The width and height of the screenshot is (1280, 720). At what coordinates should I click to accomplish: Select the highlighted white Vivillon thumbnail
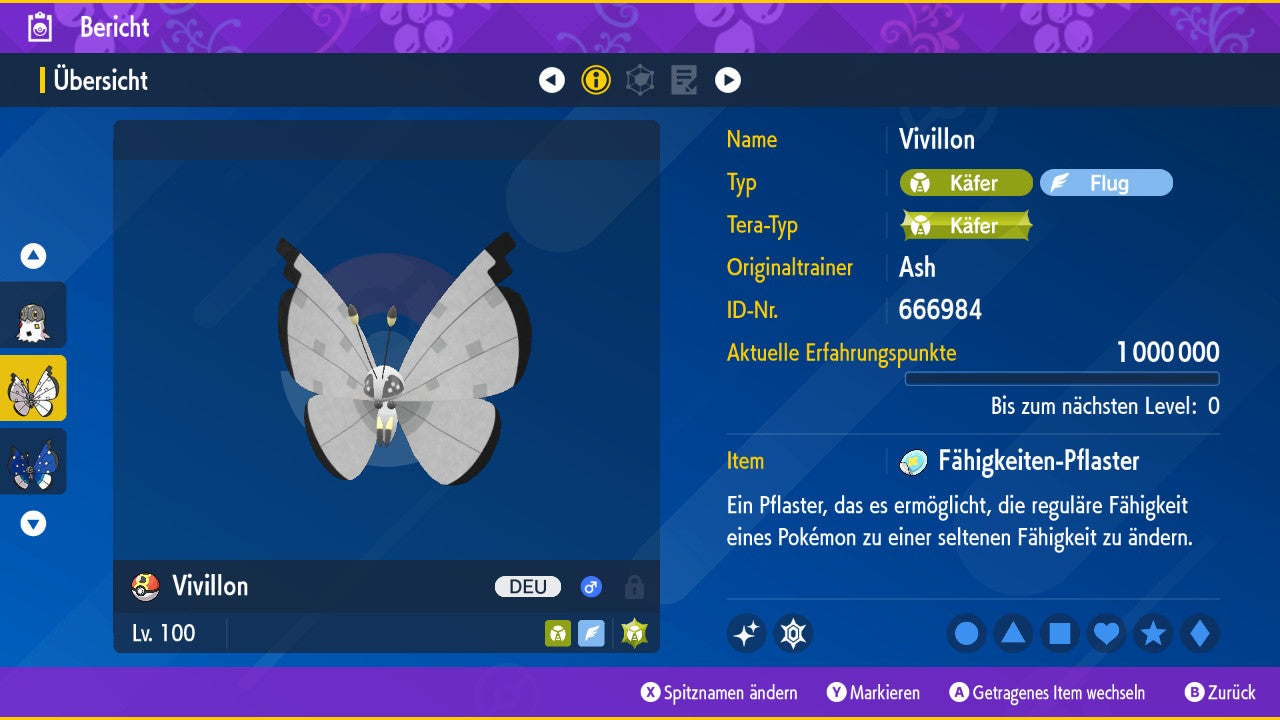point(33,388)
